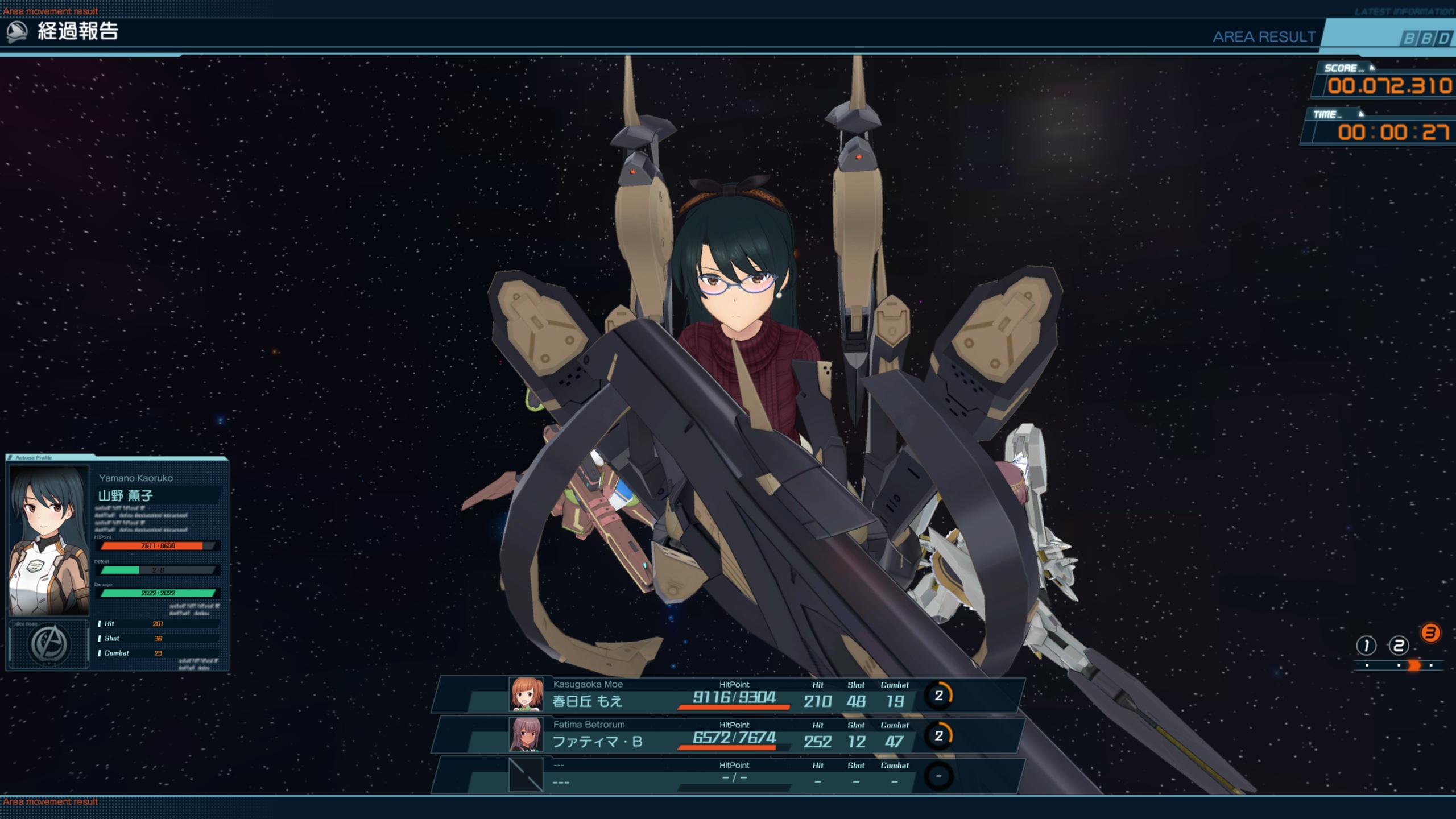The width and height of the screenshot is (1456, 819).
Task: Click the area 2 stage marker
Action: 1399,646
